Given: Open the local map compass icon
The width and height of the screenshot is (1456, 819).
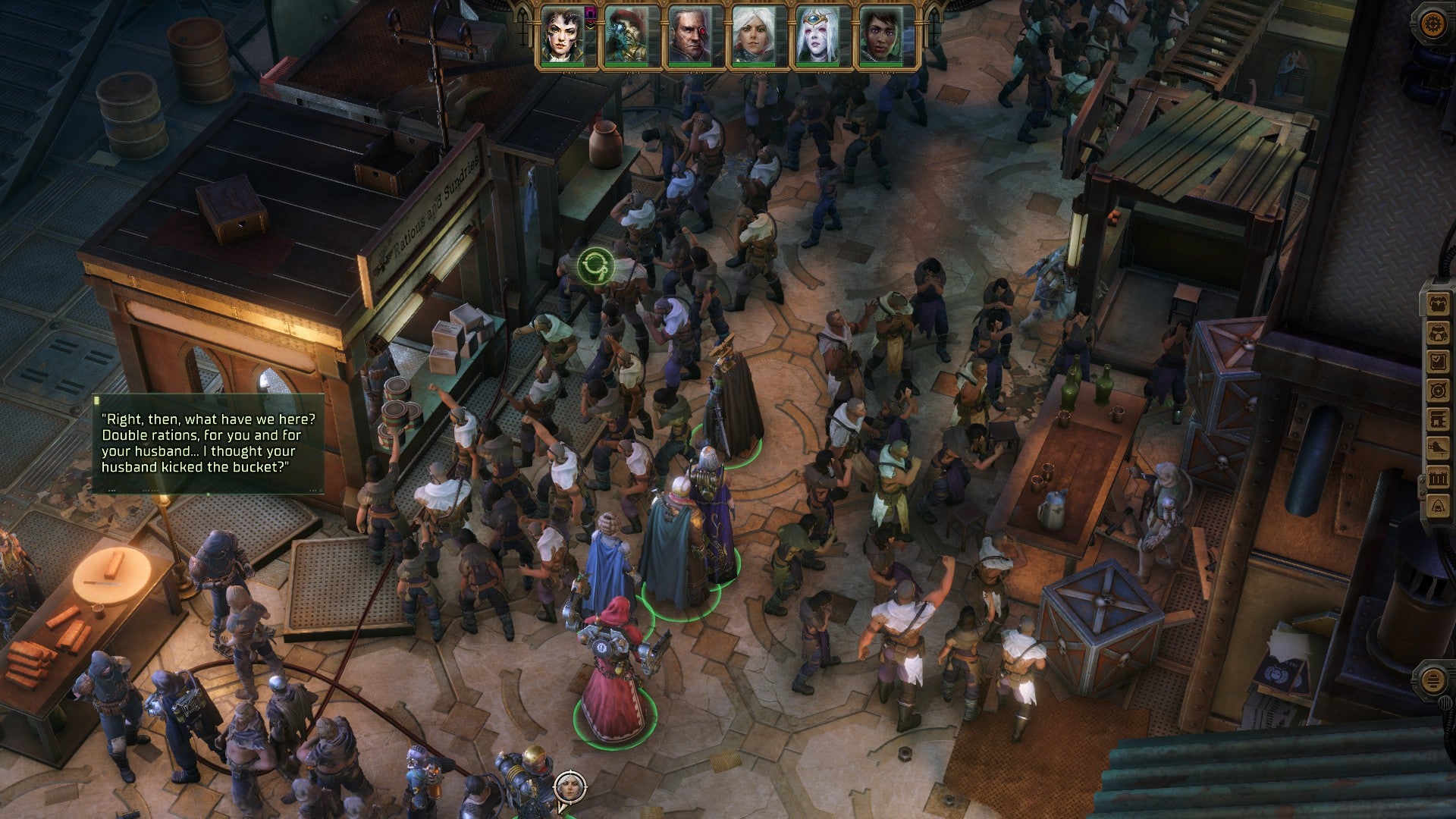Looking at the screenshot, I should click(x=1439, y=390).
